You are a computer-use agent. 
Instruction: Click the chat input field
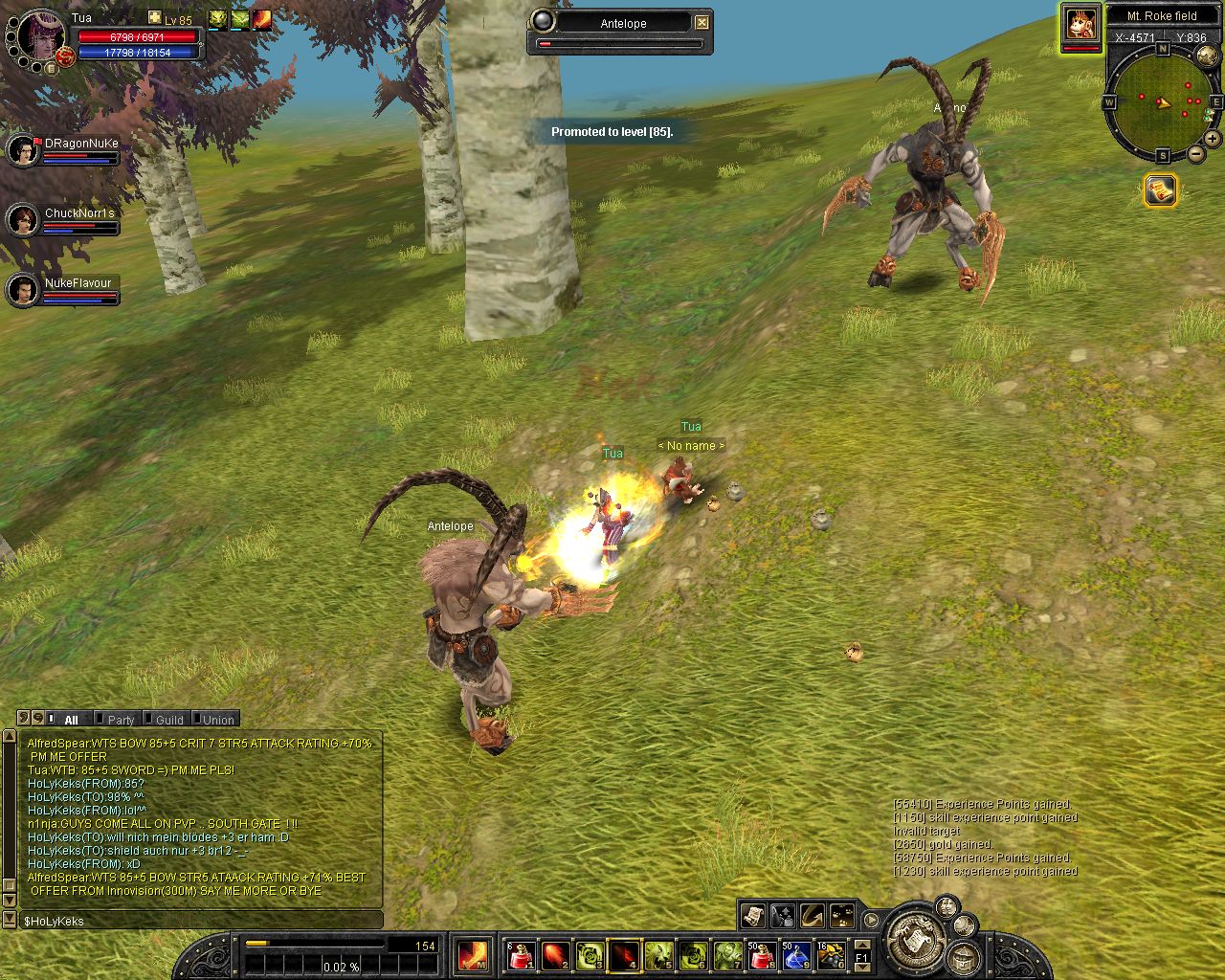tap(201, 921)
